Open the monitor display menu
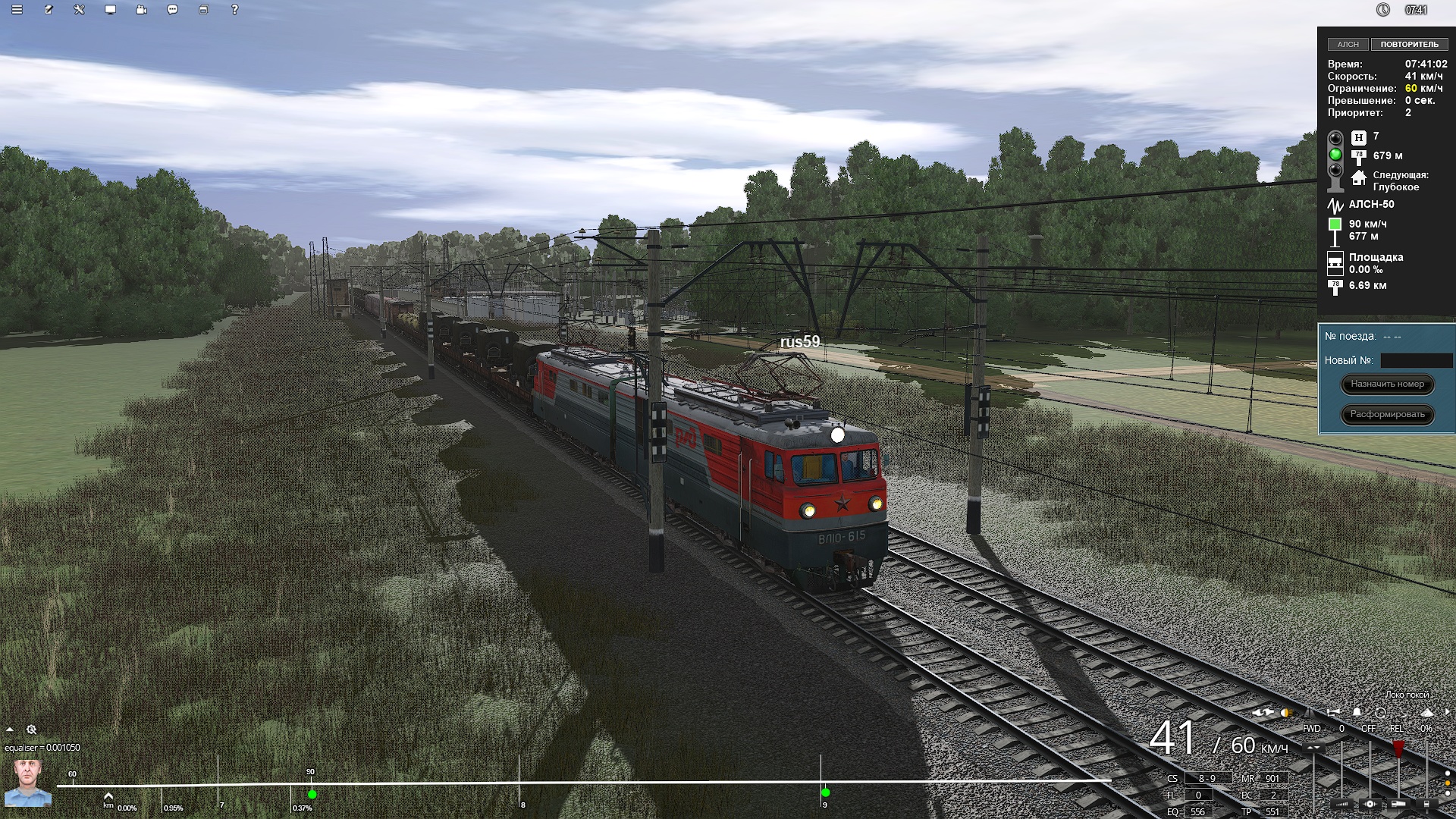 111,10
